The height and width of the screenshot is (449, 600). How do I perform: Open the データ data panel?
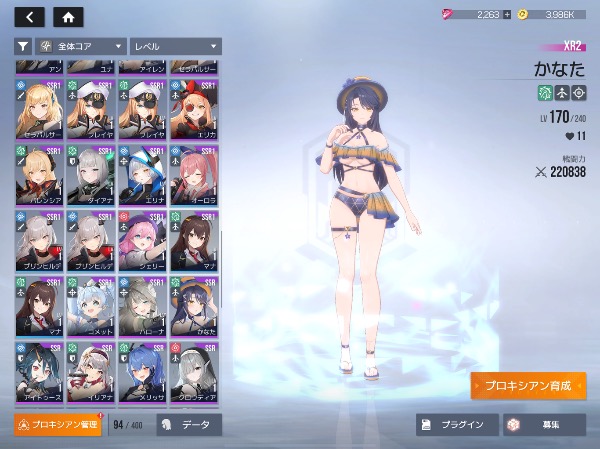click(x=188, y=425)
